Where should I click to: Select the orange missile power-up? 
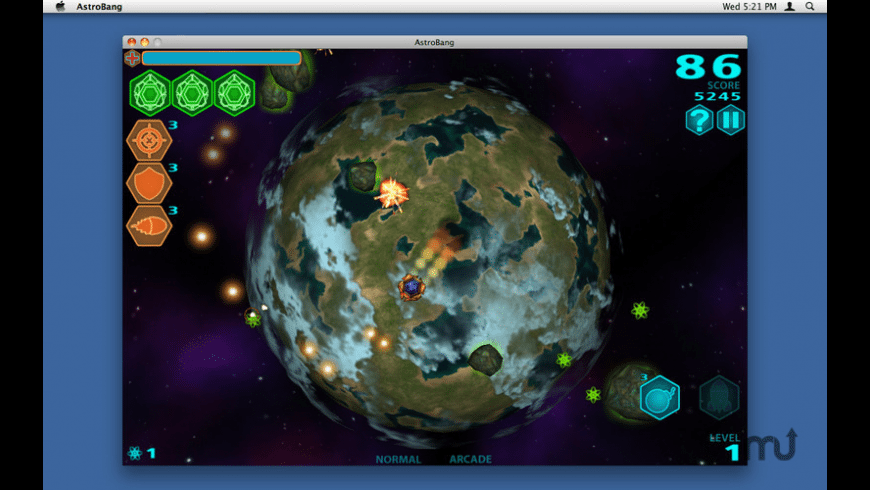149,226
